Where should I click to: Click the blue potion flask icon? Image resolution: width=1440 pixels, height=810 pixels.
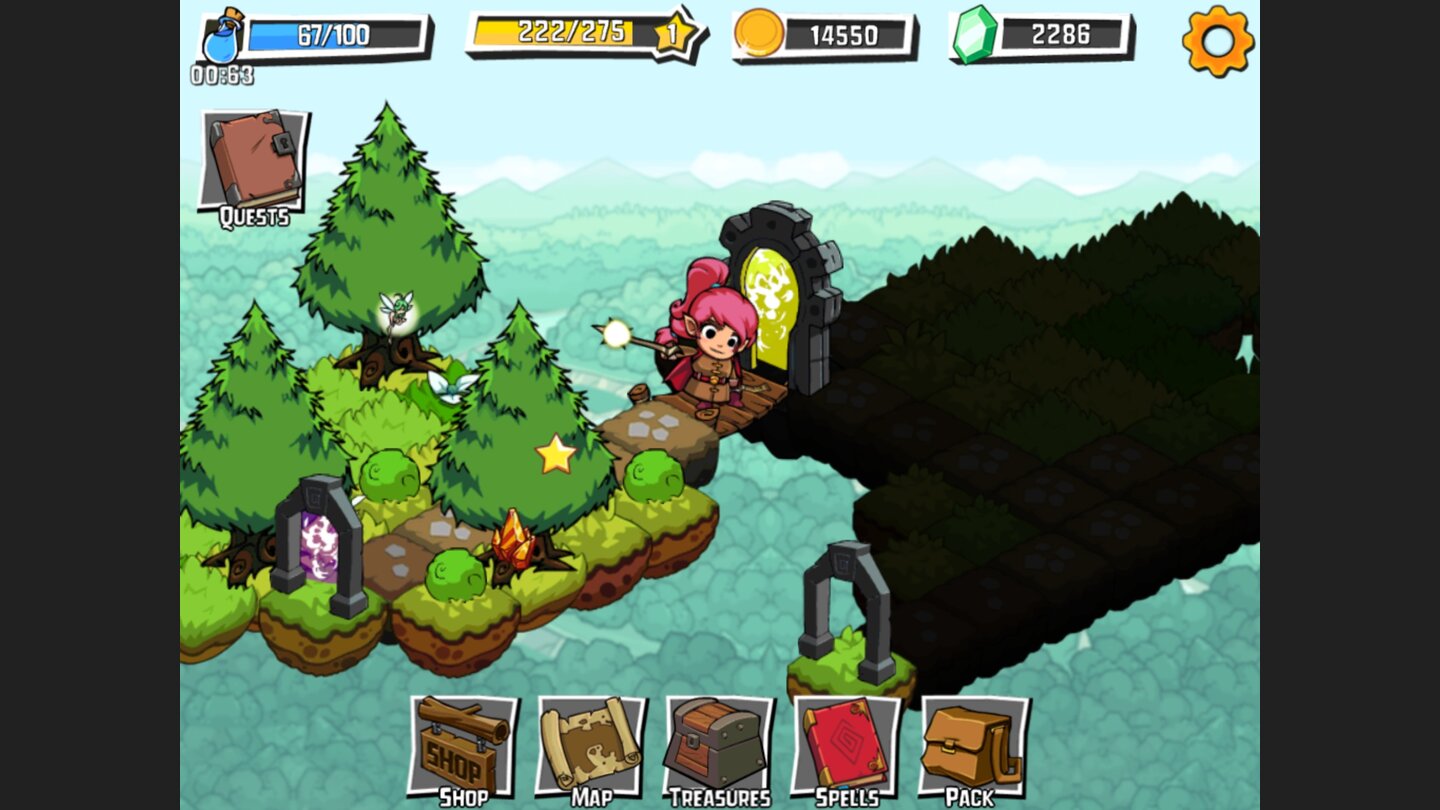(222, 38)
